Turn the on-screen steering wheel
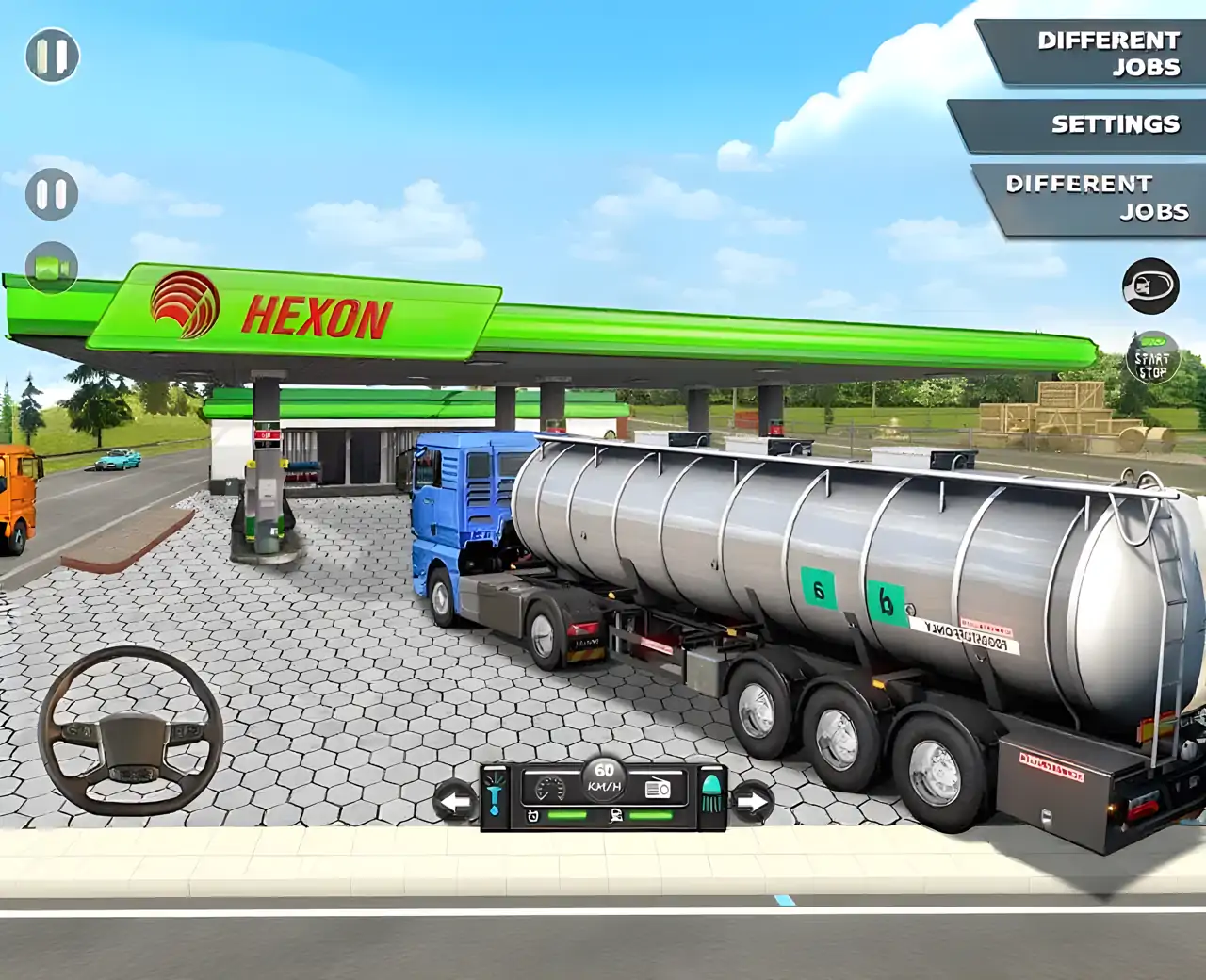 point(130,730)
